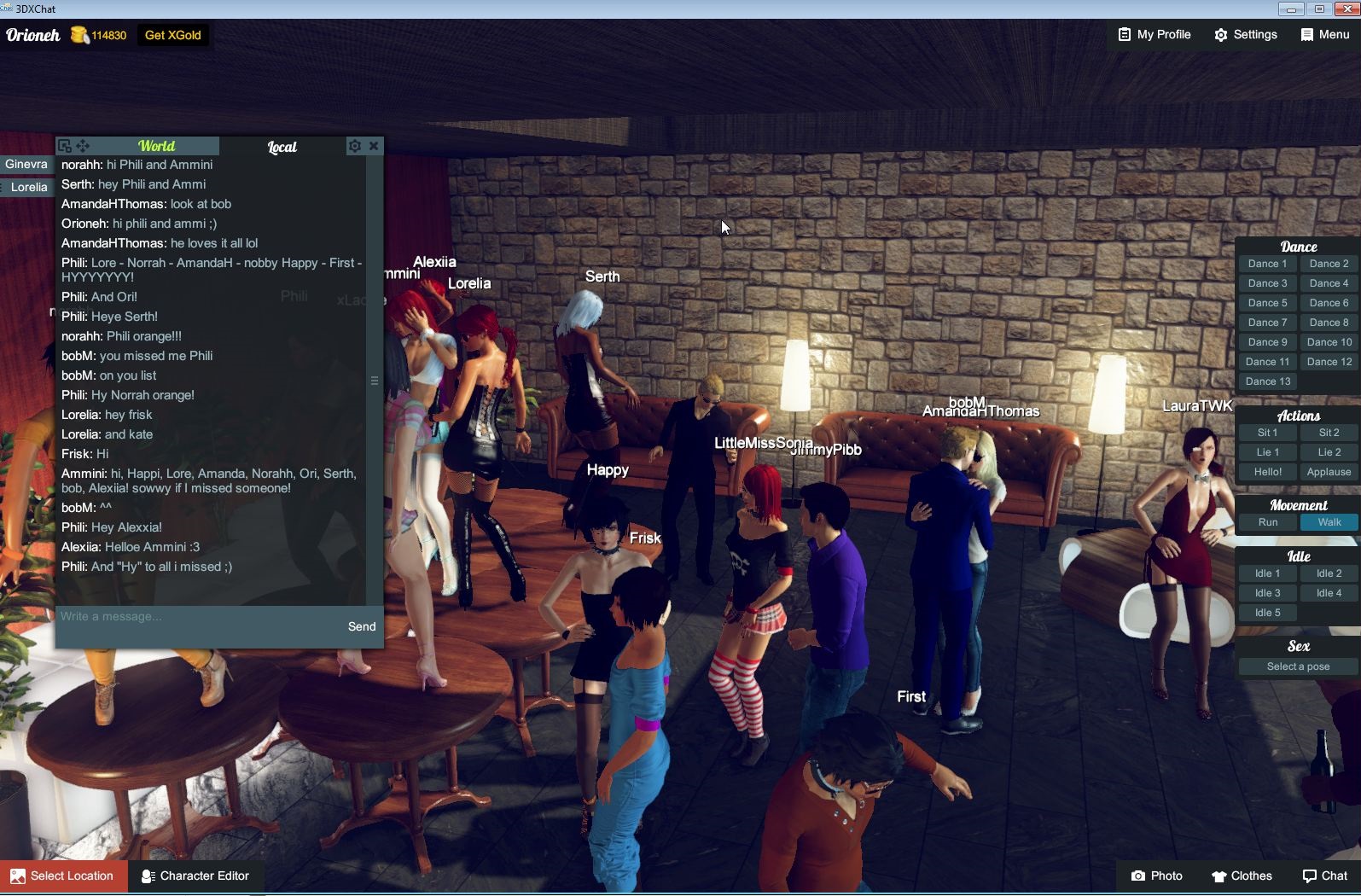The image size is (1361, 896).
Task: Open the chat window settings gear
Action: [x=355, y=145]
